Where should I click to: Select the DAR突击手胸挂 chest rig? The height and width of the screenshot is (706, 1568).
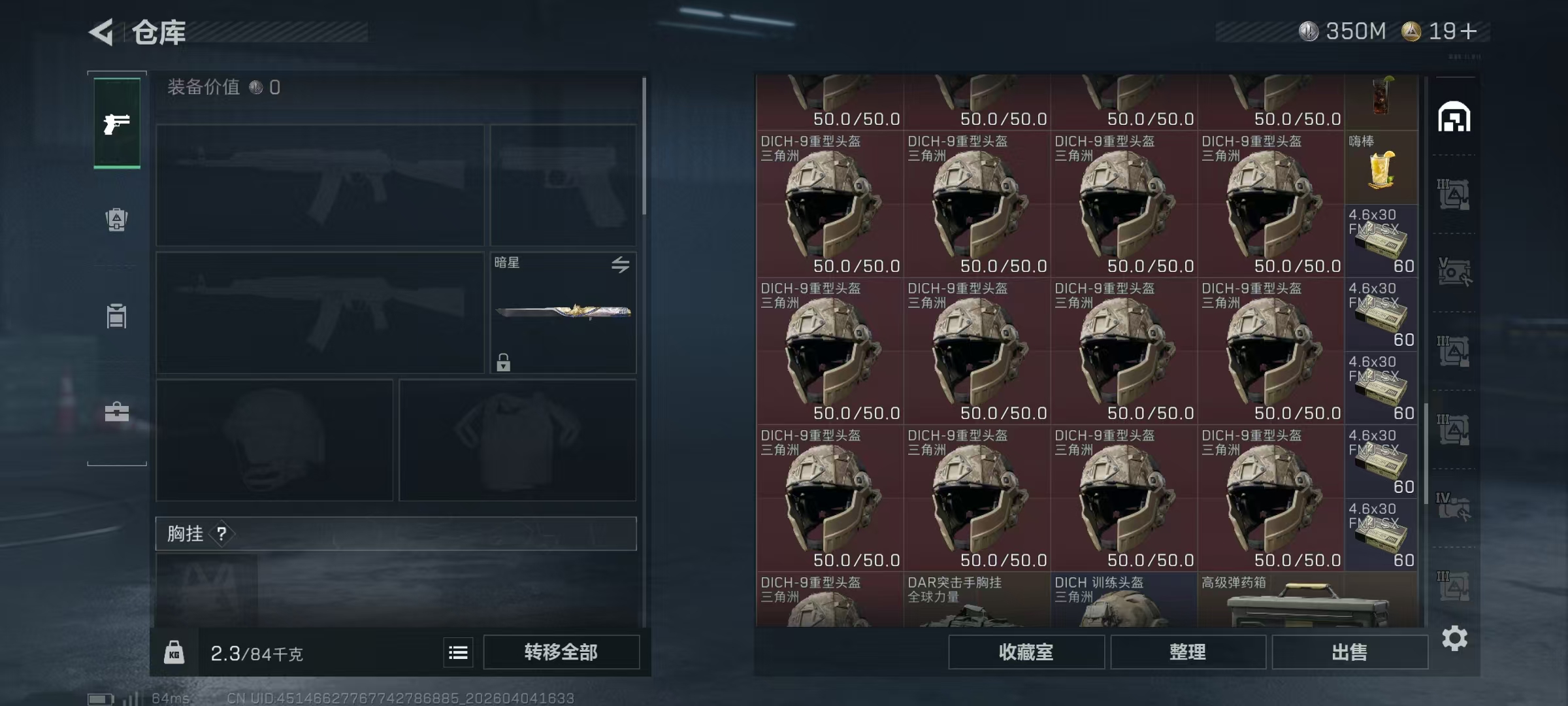[977, 601]
